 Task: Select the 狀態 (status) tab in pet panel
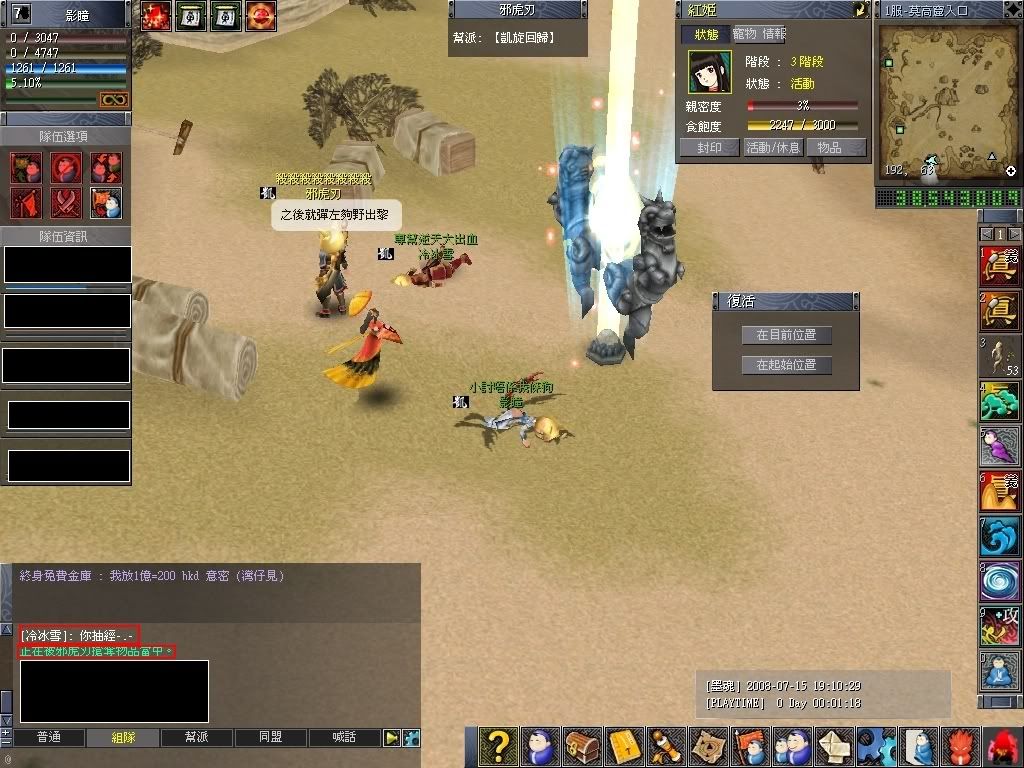pyautogui.click(x=706, y=34)
